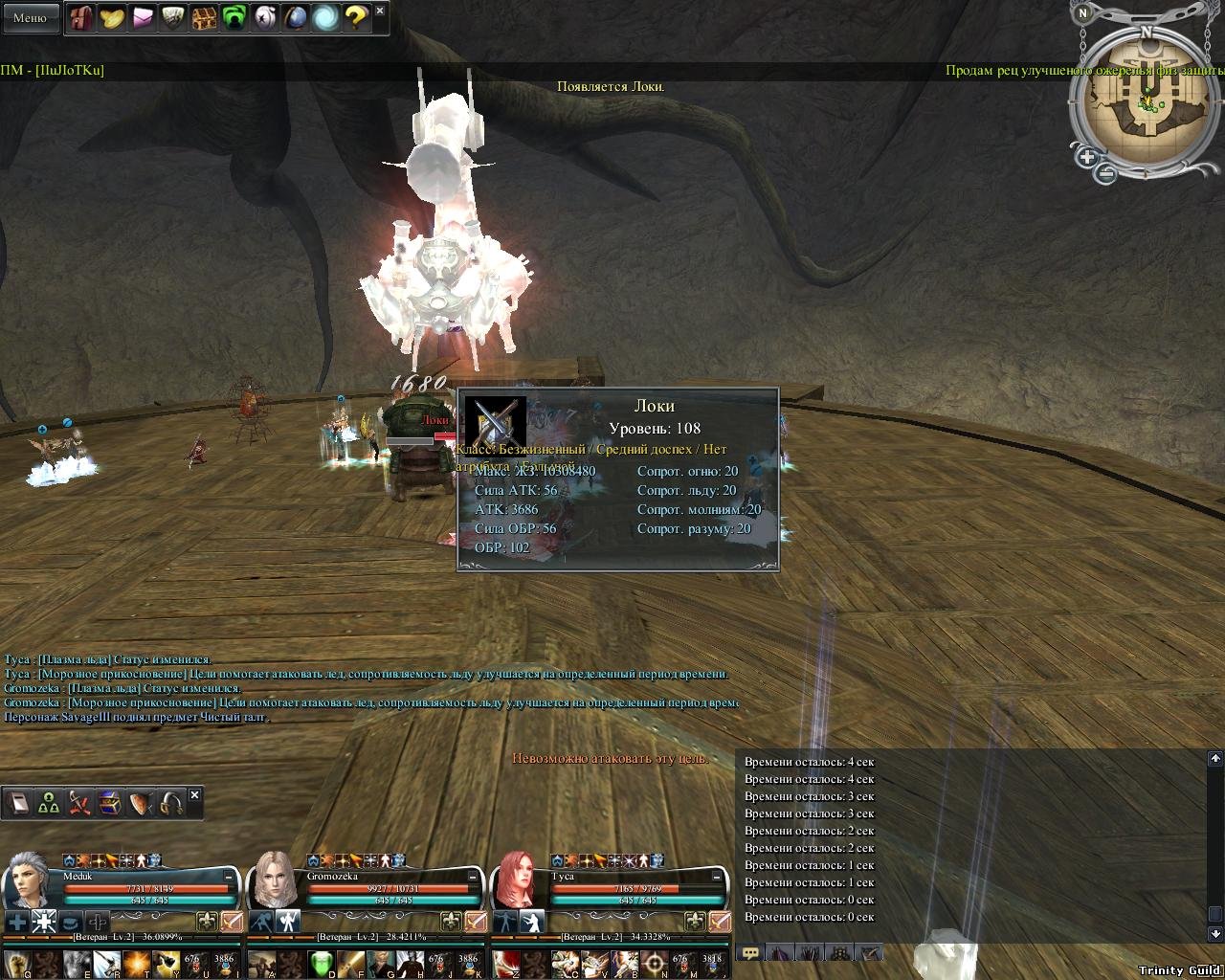Viewport: 1225px width, 980px height.
Task: Open the treasure chest icon
Action: pos(204,18)
